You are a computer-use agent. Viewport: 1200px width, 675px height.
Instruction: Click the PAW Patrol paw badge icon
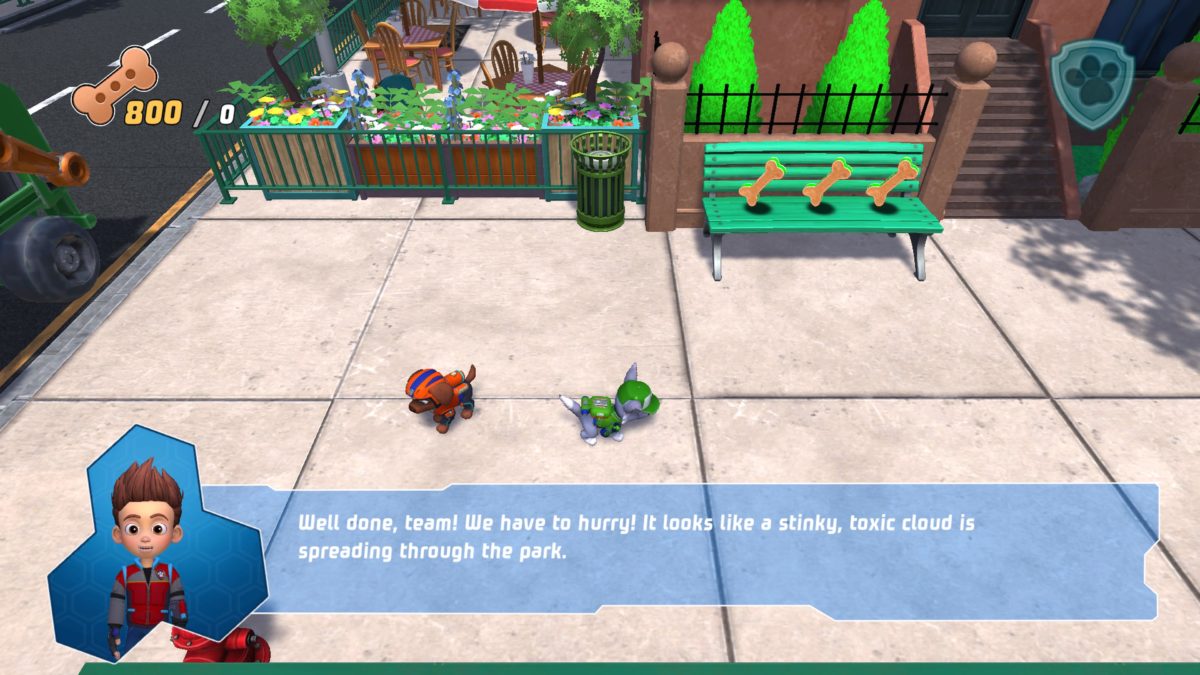tap(1092, 83)
